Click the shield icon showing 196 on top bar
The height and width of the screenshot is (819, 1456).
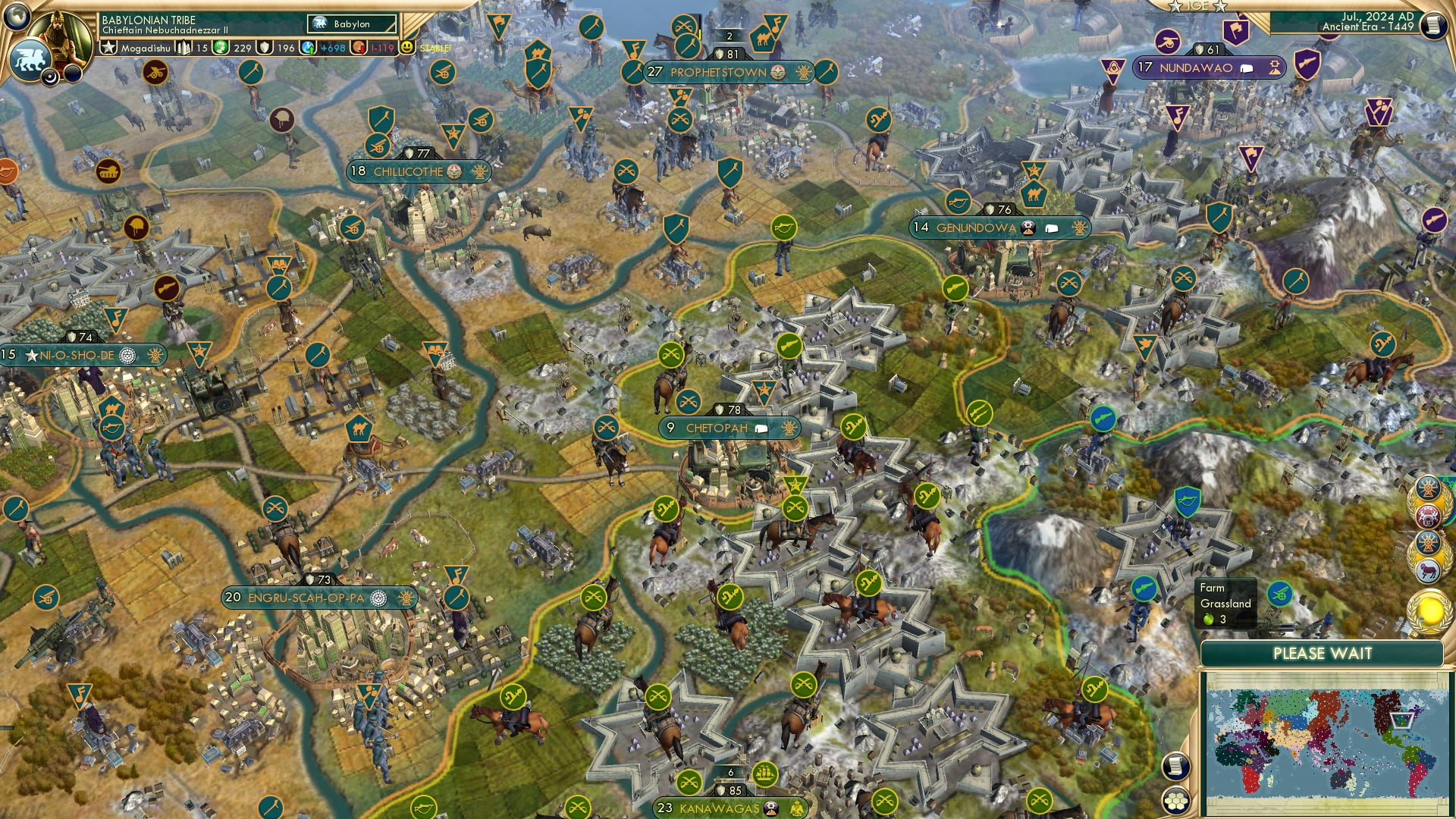tap(265, 48)
